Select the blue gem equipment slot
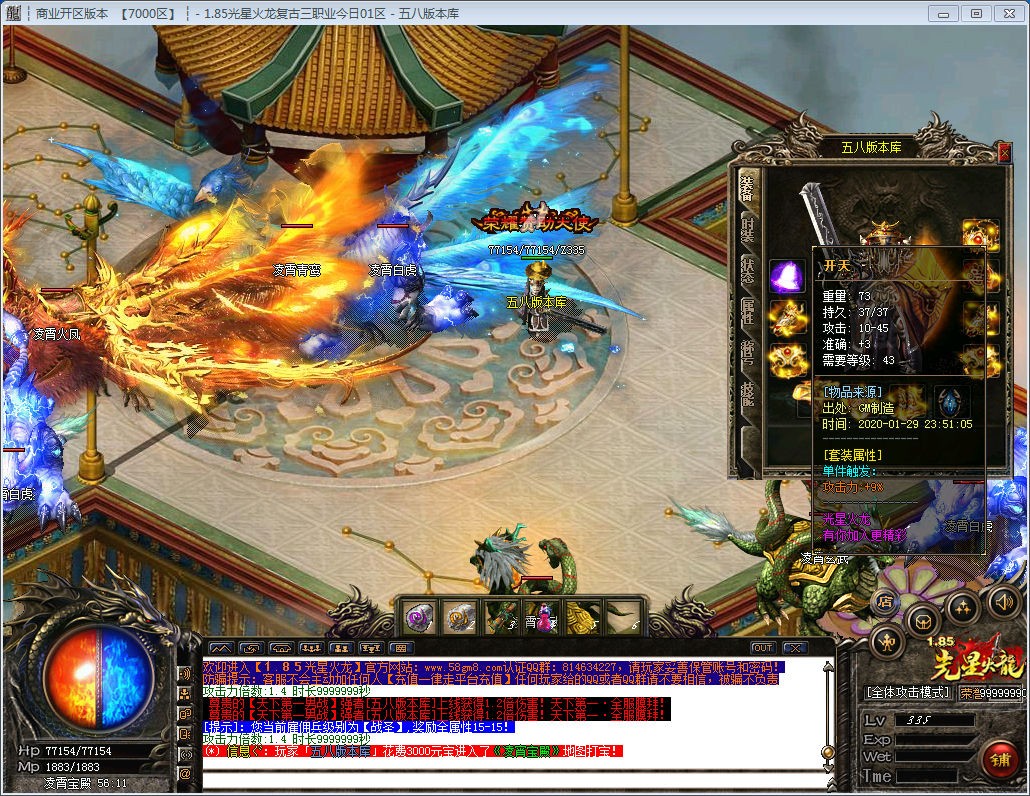Viewport: 1030px width, 796px height. click(x=948, y=401)
